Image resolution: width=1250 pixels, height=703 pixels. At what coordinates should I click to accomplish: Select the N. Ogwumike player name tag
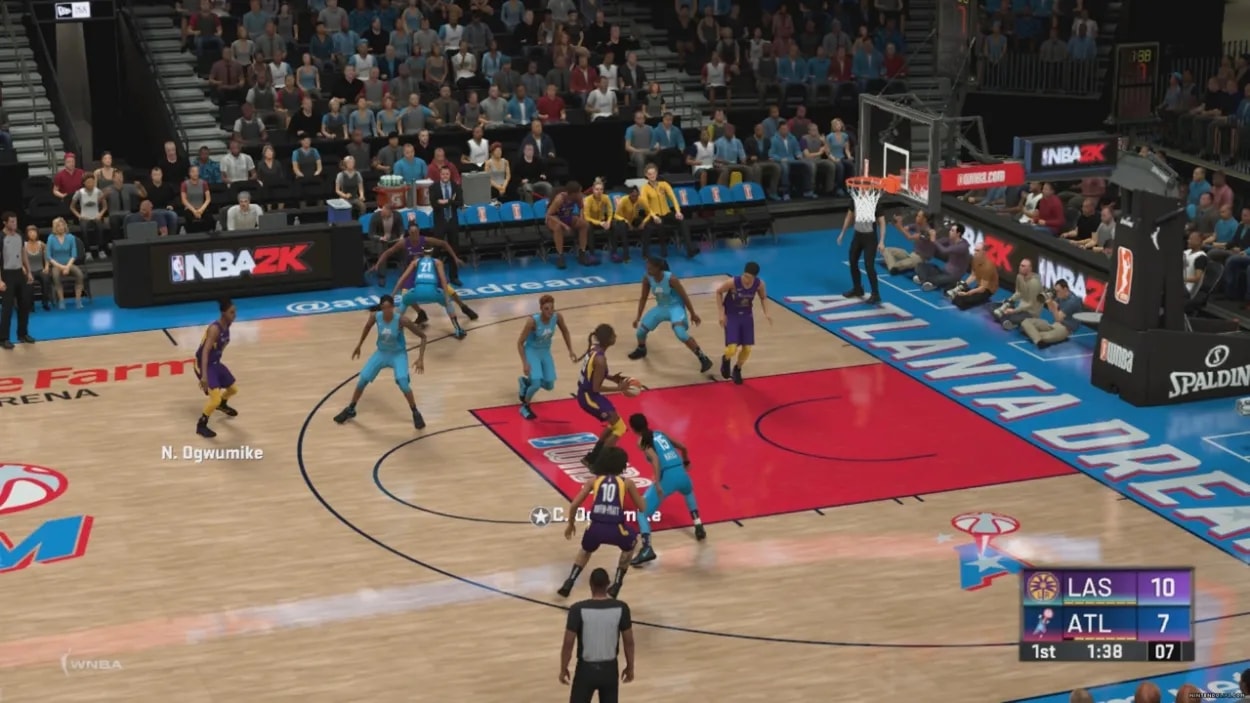tap(212, 453)
